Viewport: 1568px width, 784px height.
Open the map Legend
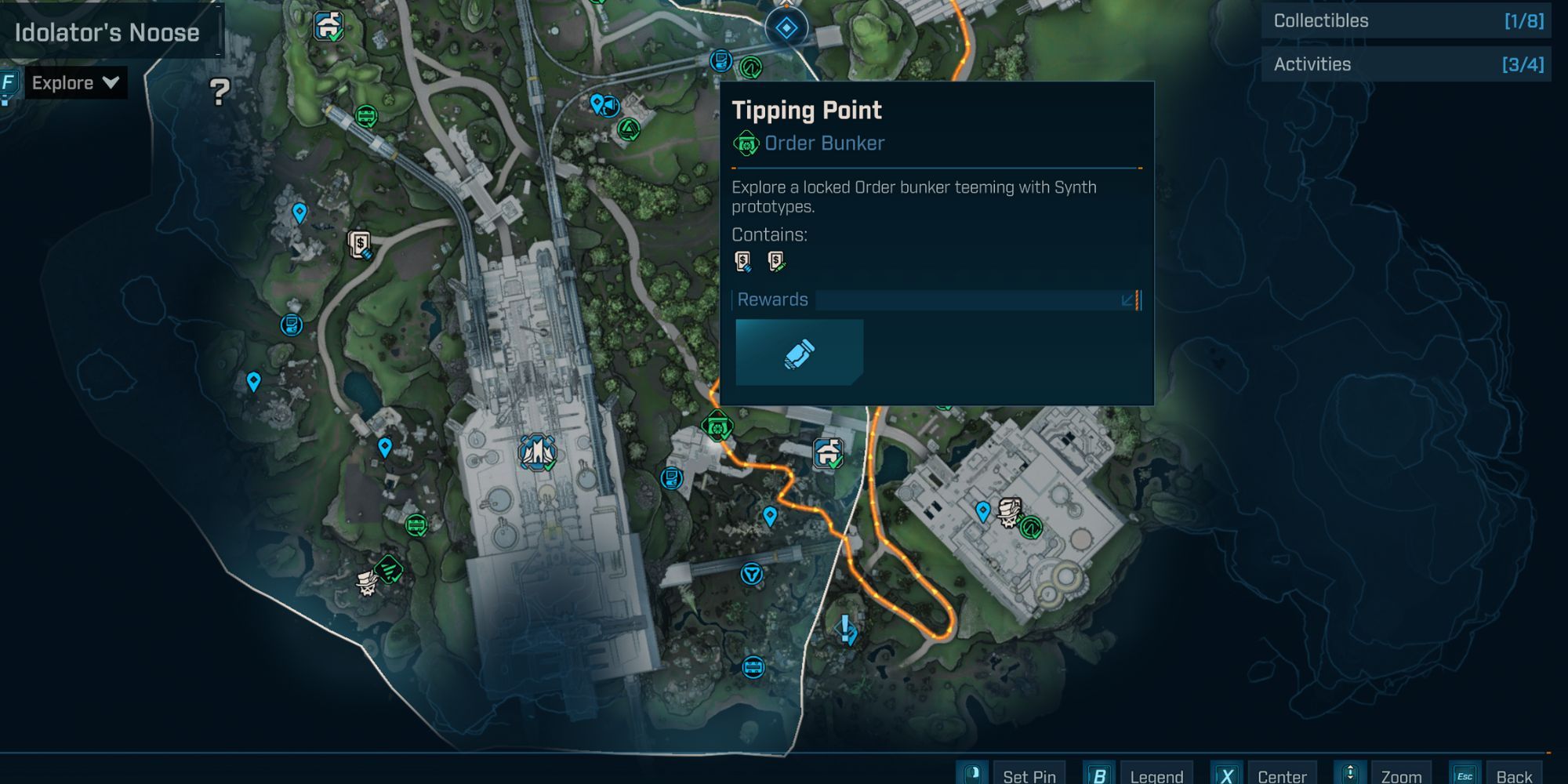point(1156,775)
